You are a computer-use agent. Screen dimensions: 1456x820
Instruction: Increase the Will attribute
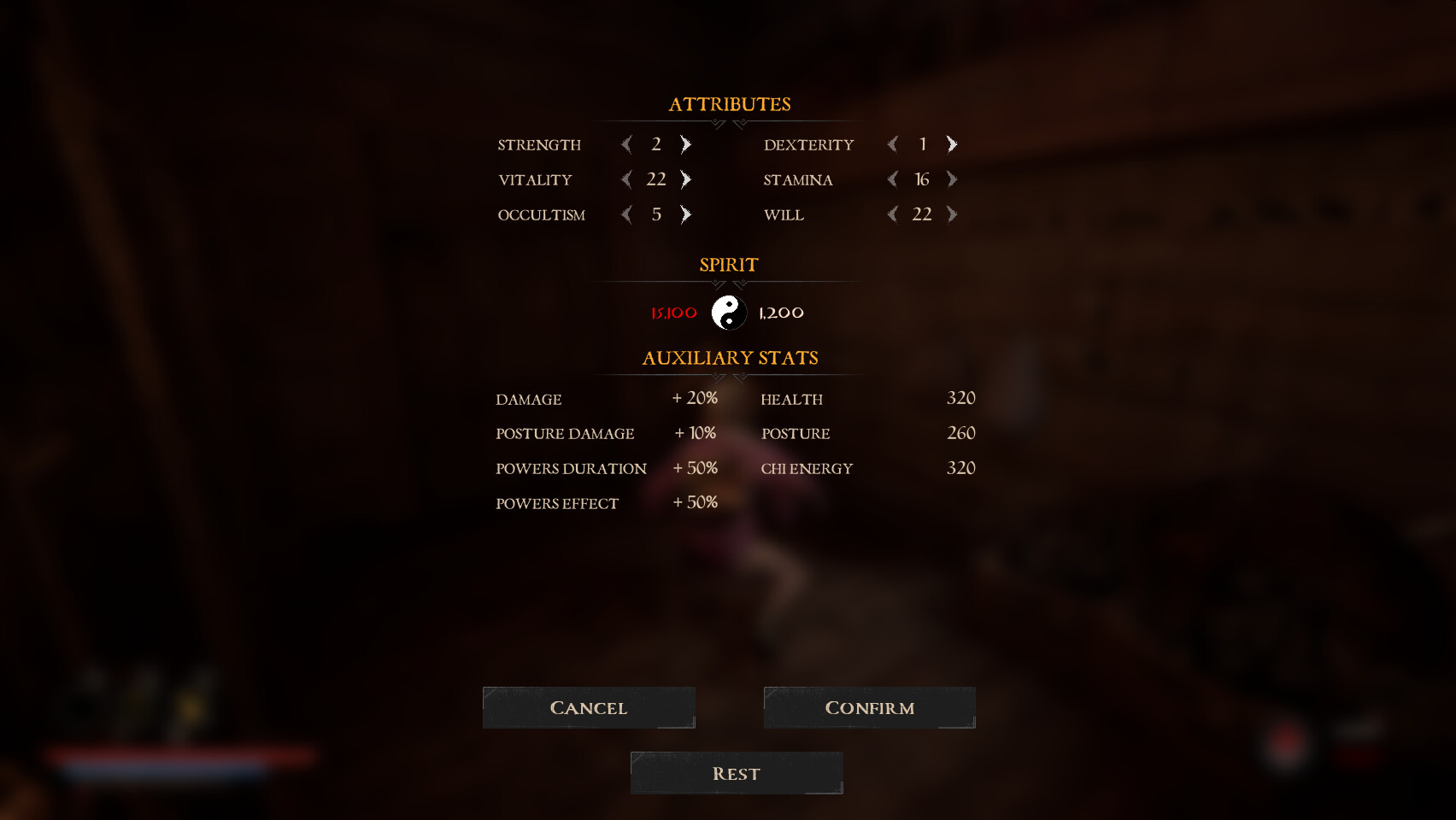[951, 214]
